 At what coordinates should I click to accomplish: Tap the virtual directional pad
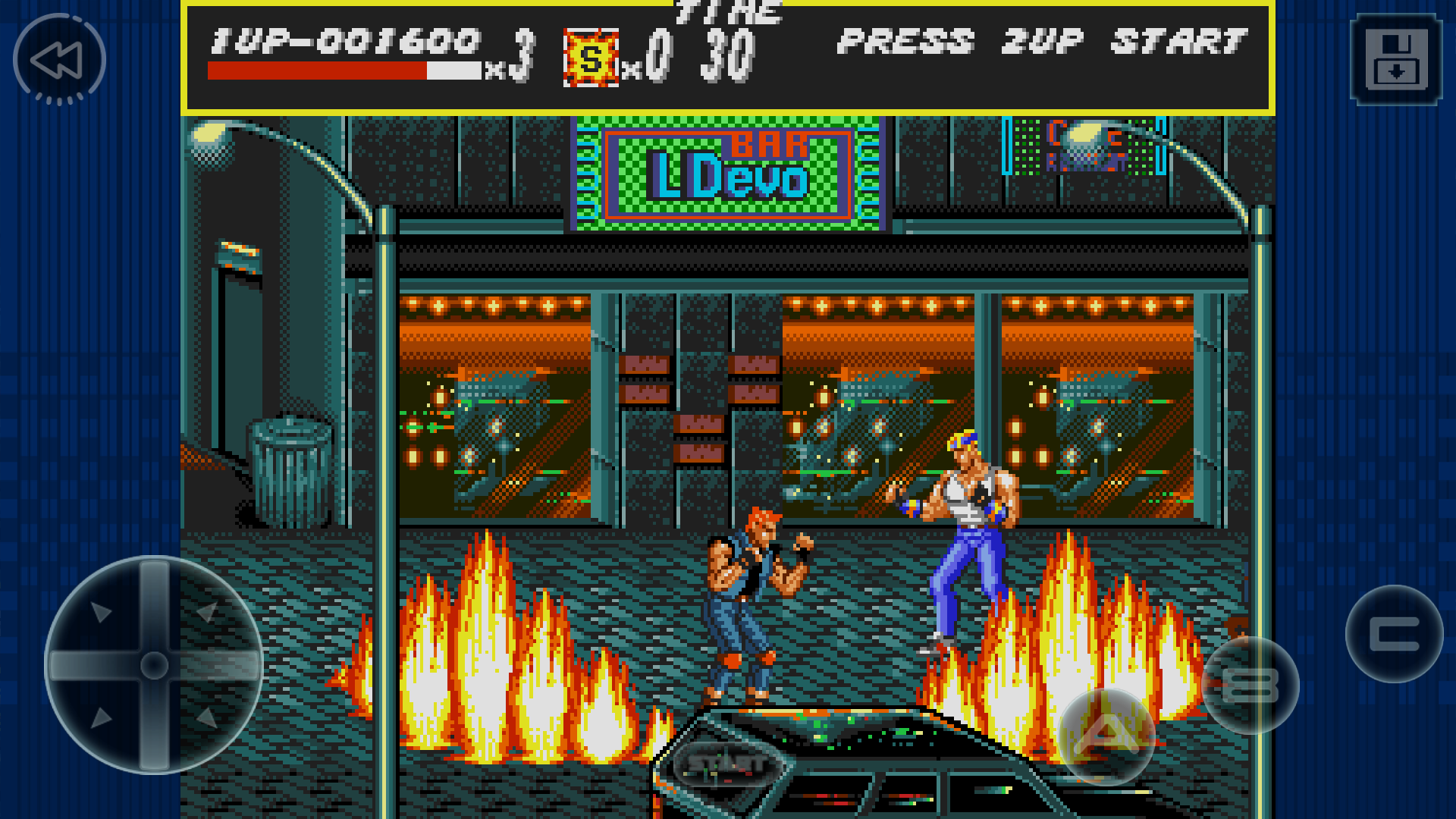154,665
